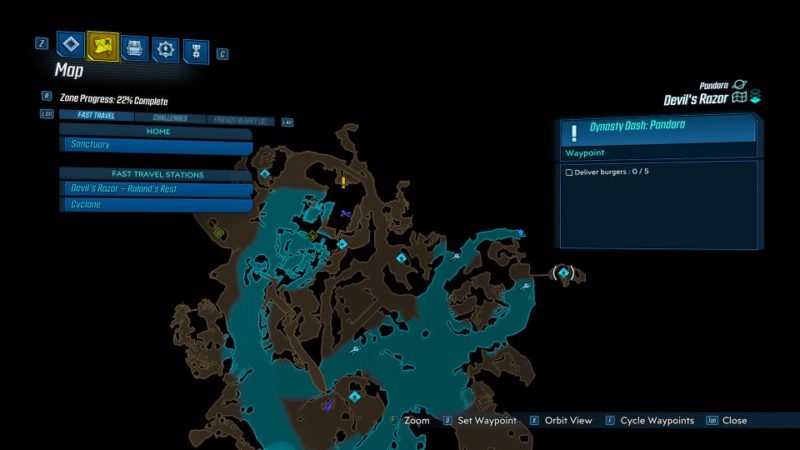Viewport: 800px width, 450px height.
Task: Open the Guardian Rank medal tab
Action: pyautogui.click(x=196, y=48)
